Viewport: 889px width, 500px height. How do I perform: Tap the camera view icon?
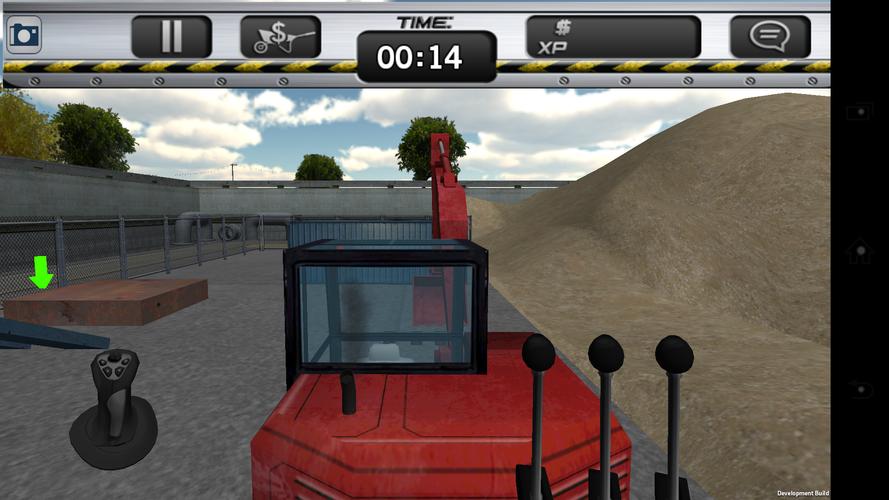click(x=23, y=36)
